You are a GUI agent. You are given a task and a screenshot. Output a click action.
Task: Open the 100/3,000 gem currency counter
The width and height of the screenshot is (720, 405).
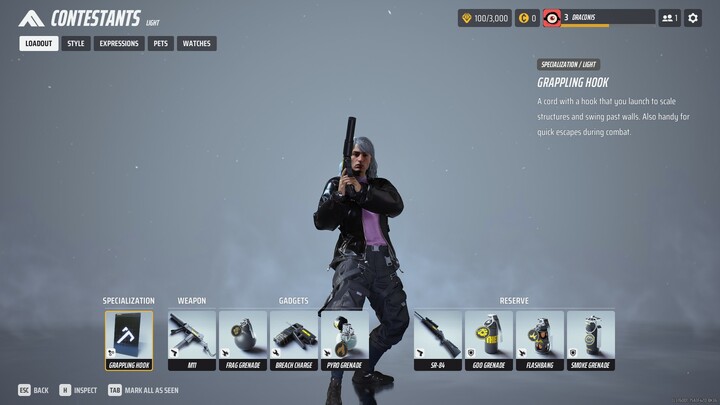point(484,18)
